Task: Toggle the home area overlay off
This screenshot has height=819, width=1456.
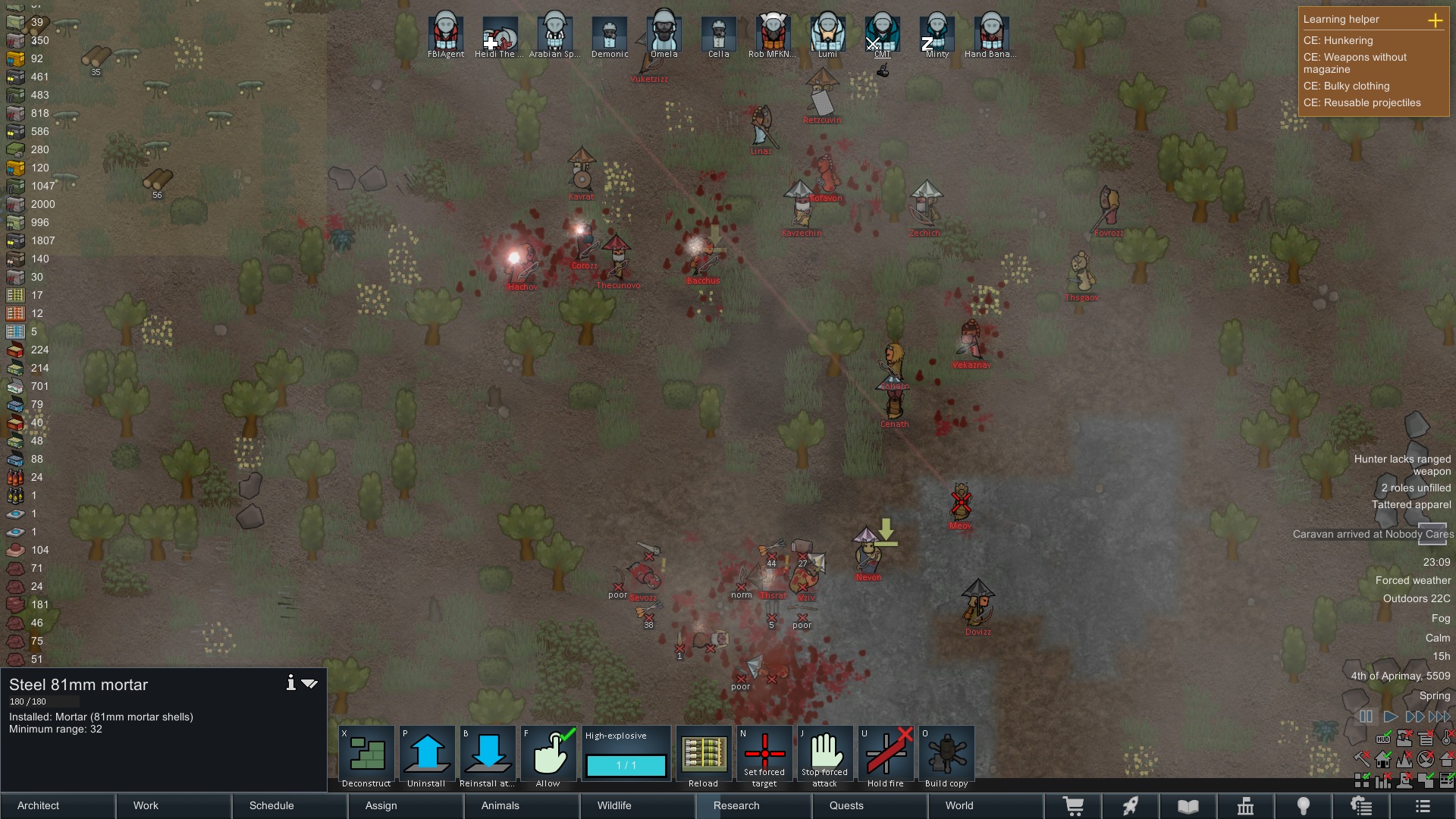Action: click(x=1382, y=759)
